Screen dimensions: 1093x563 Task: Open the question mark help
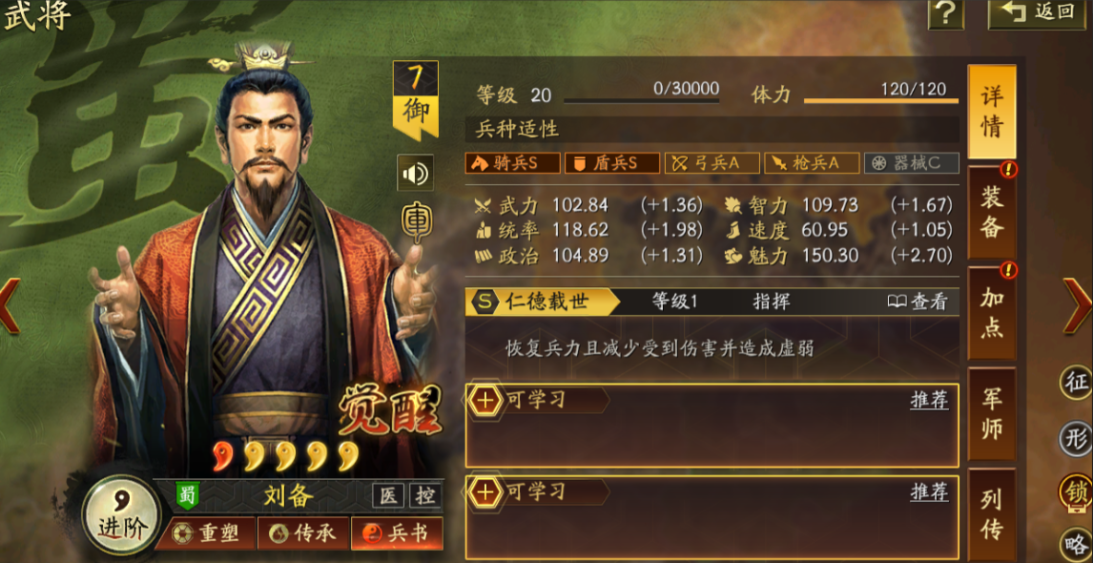[x=945, y=13]
